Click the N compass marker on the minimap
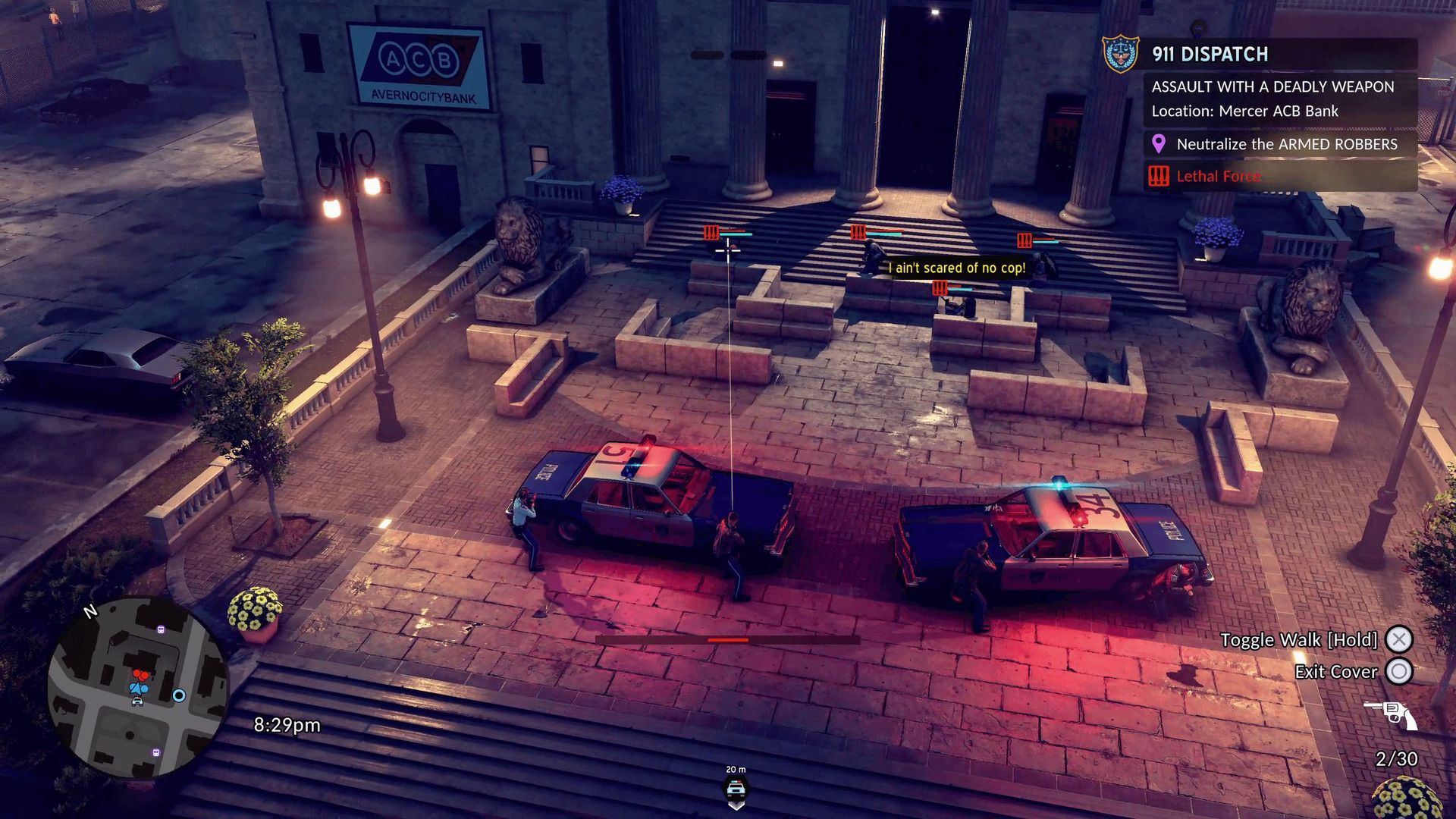 [x=90, y=610]
